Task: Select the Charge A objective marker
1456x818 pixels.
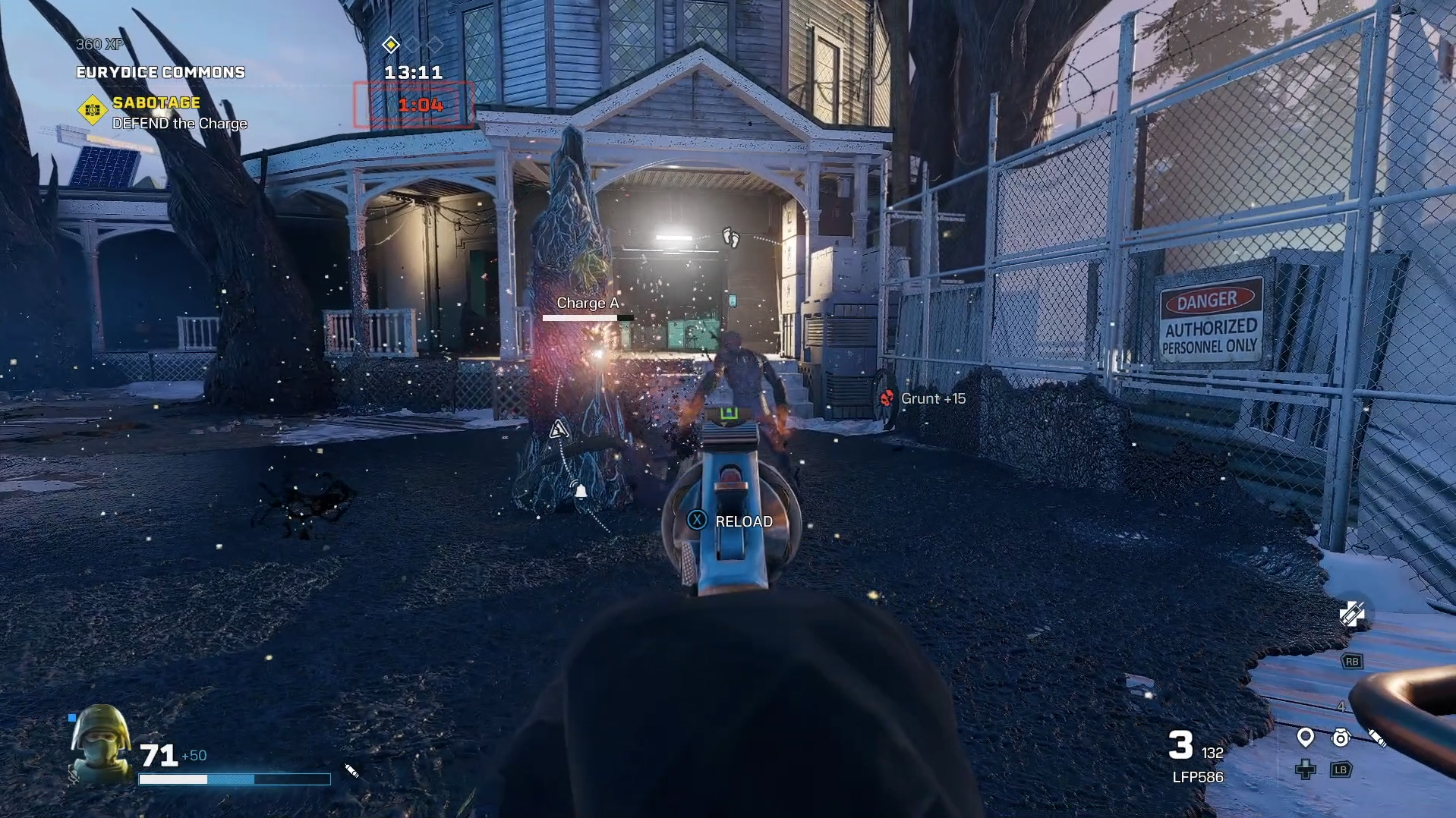Action: [x=588, y=304]
